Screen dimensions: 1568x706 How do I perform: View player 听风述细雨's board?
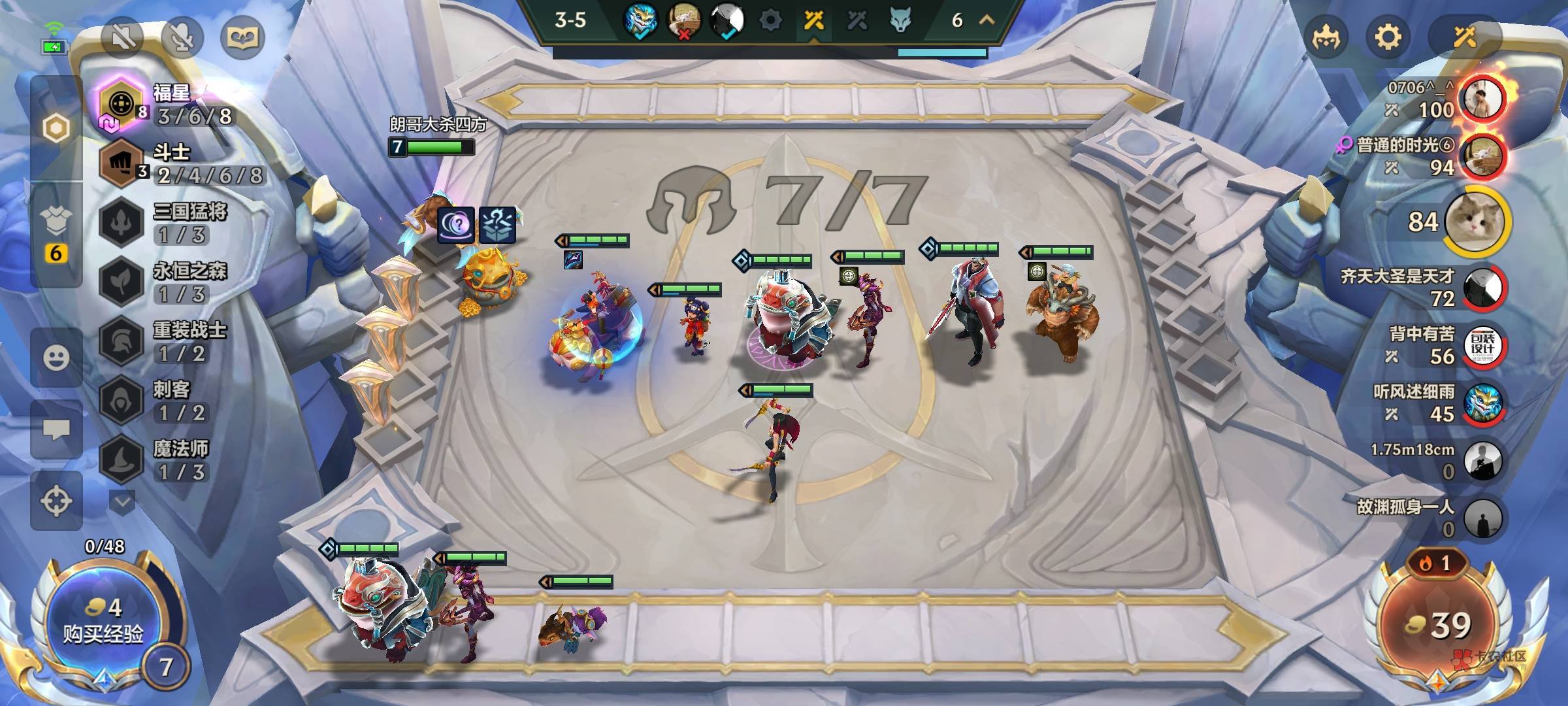[1483, 403]
